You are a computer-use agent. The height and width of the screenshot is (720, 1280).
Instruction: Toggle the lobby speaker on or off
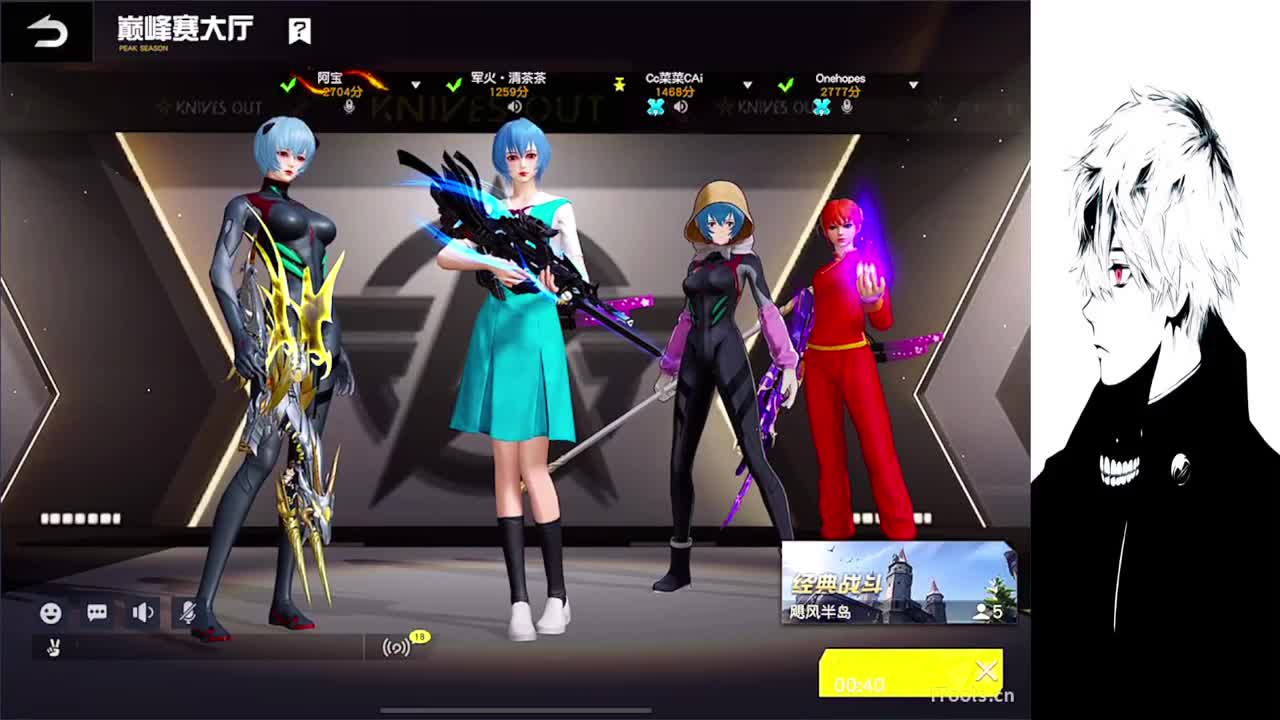tap(143, 613)
